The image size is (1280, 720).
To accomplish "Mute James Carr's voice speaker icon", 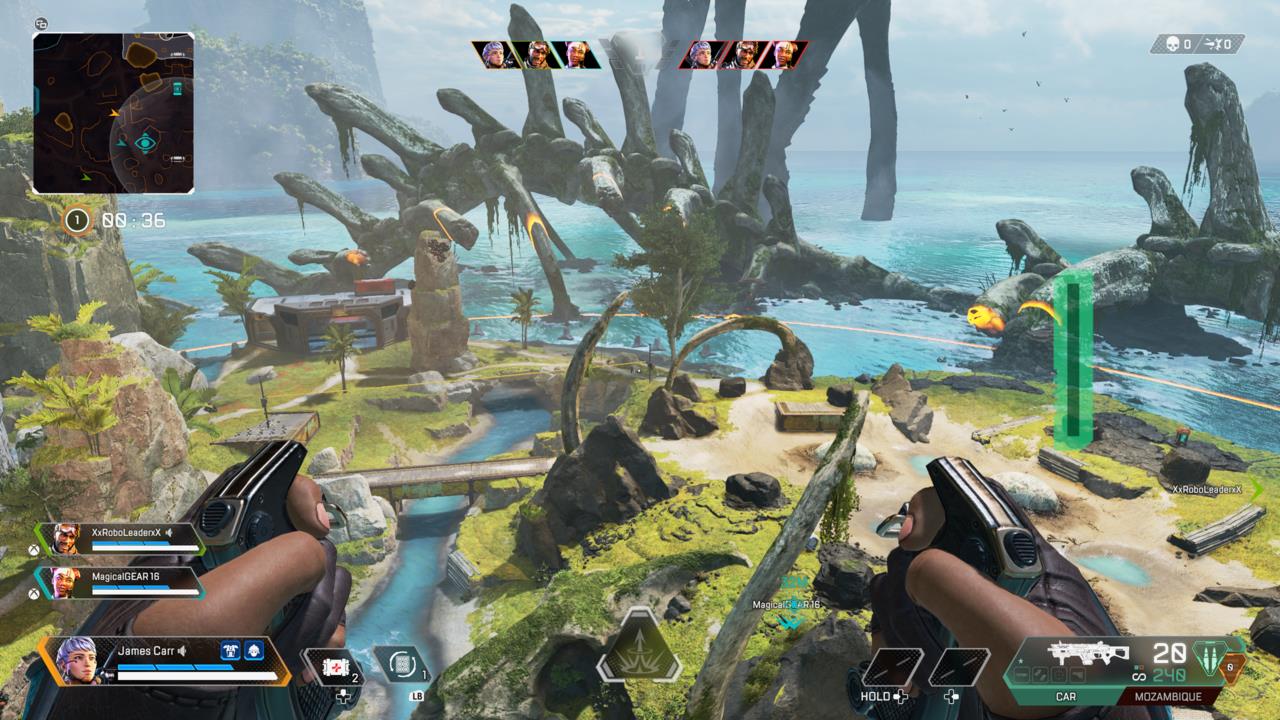I will (182, 651).
